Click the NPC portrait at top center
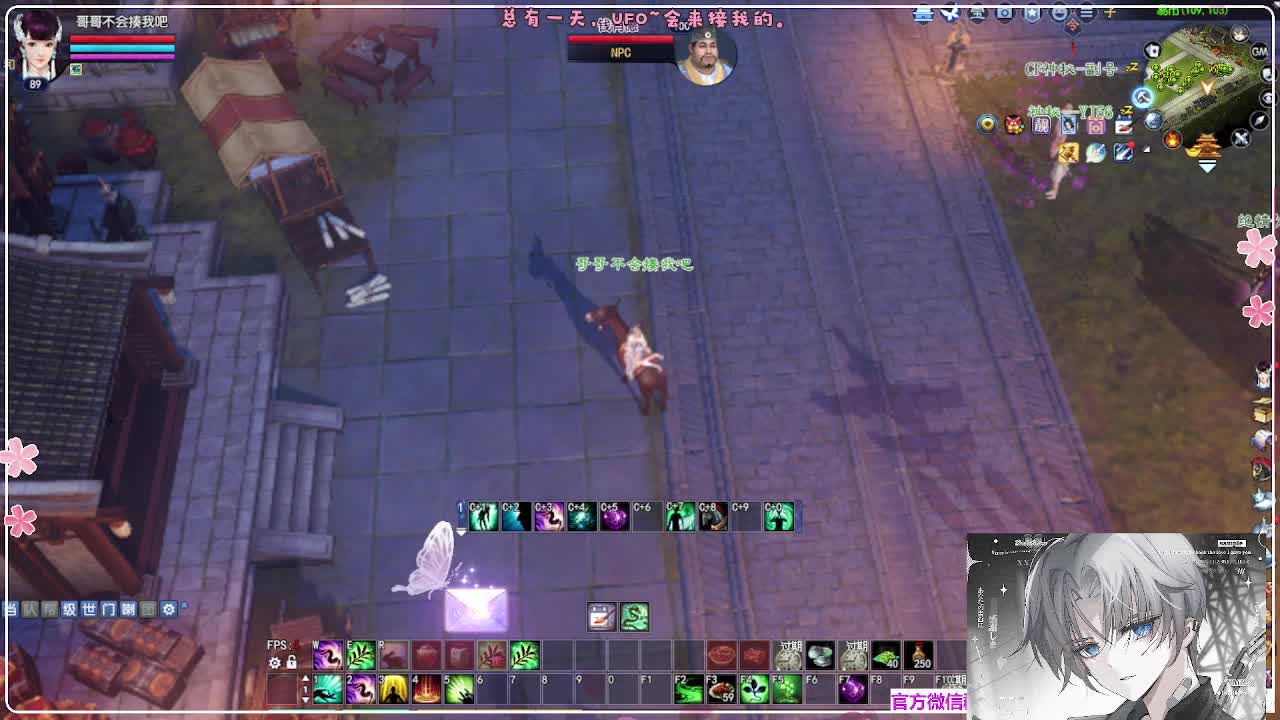 pyautogui.click(x=707, y=57)
